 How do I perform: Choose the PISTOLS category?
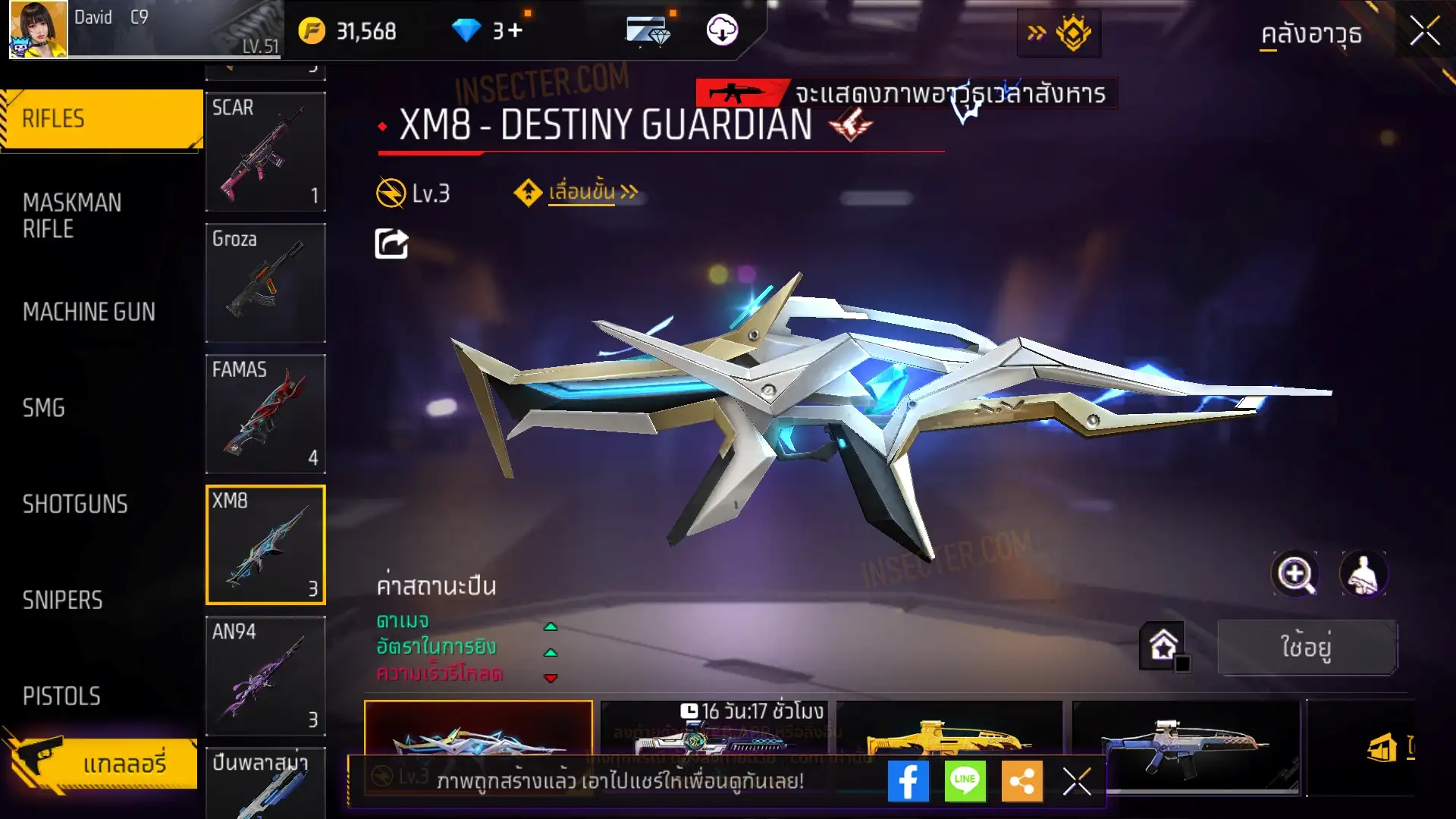tap(61, 696)
